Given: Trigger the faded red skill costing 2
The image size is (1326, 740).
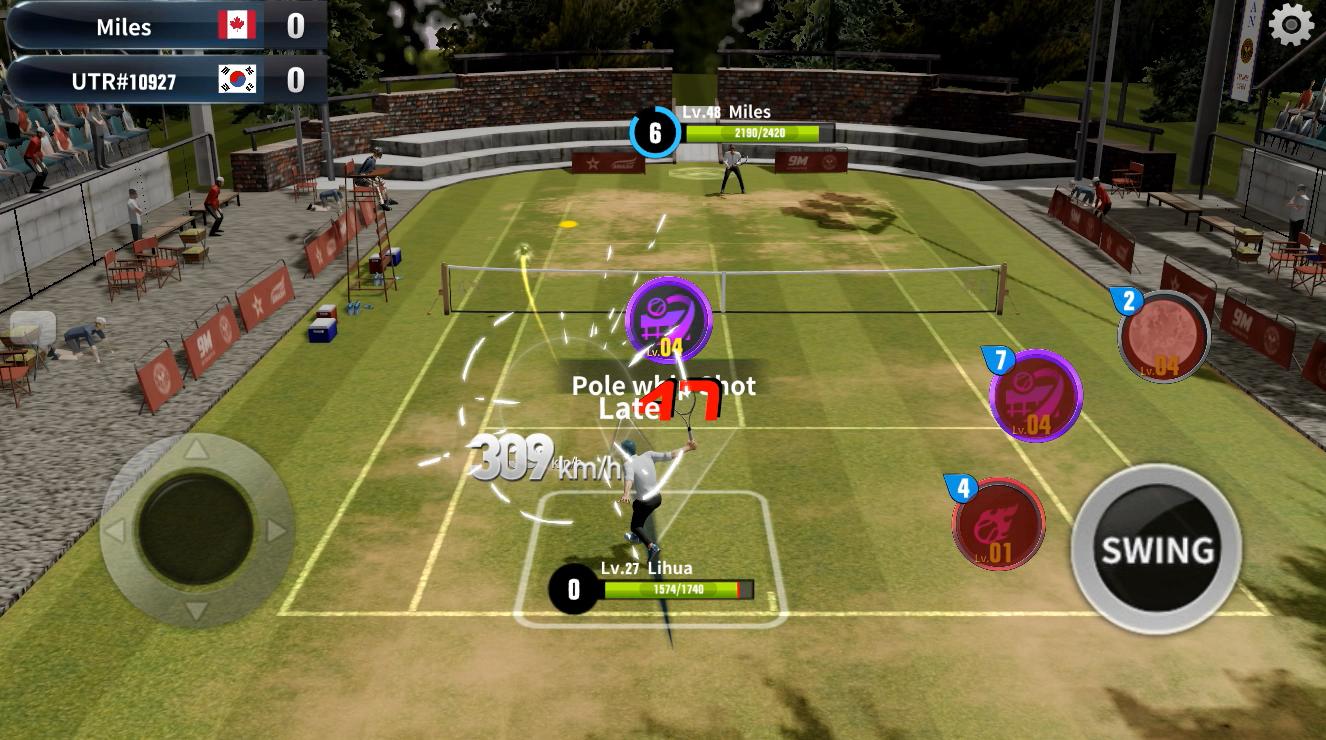Looking at the screenshot, I should tap(1164, 338).
